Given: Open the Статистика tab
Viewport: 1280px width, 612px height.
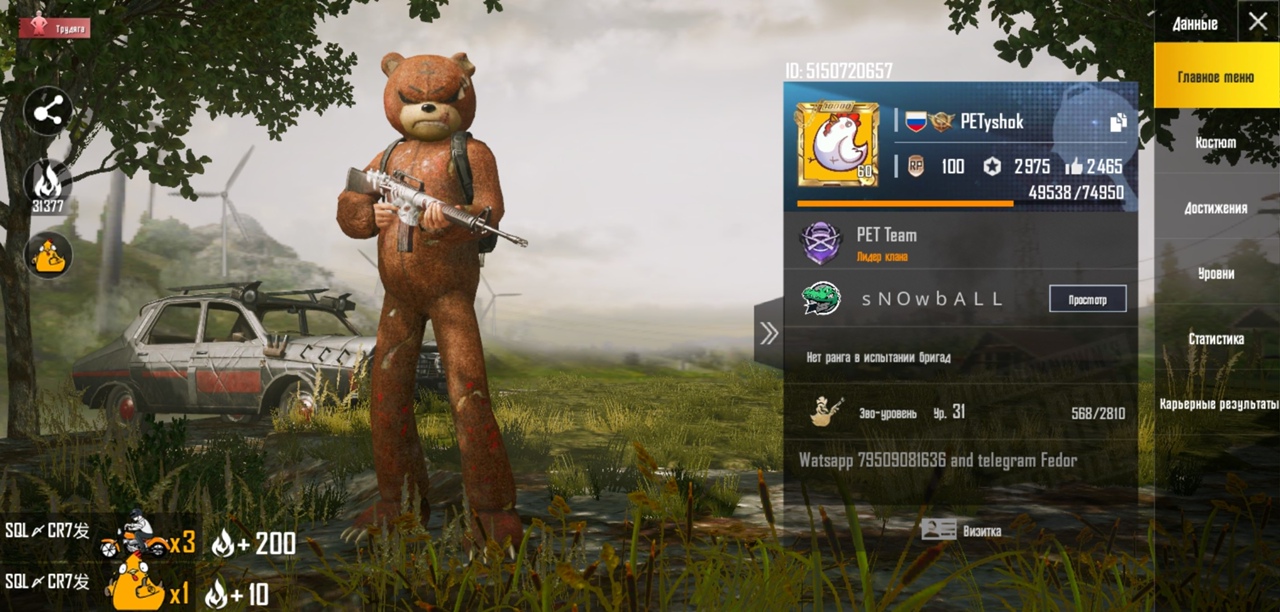Looking at the screenshot, I should pyautogui.click(x=1216, y=339).
